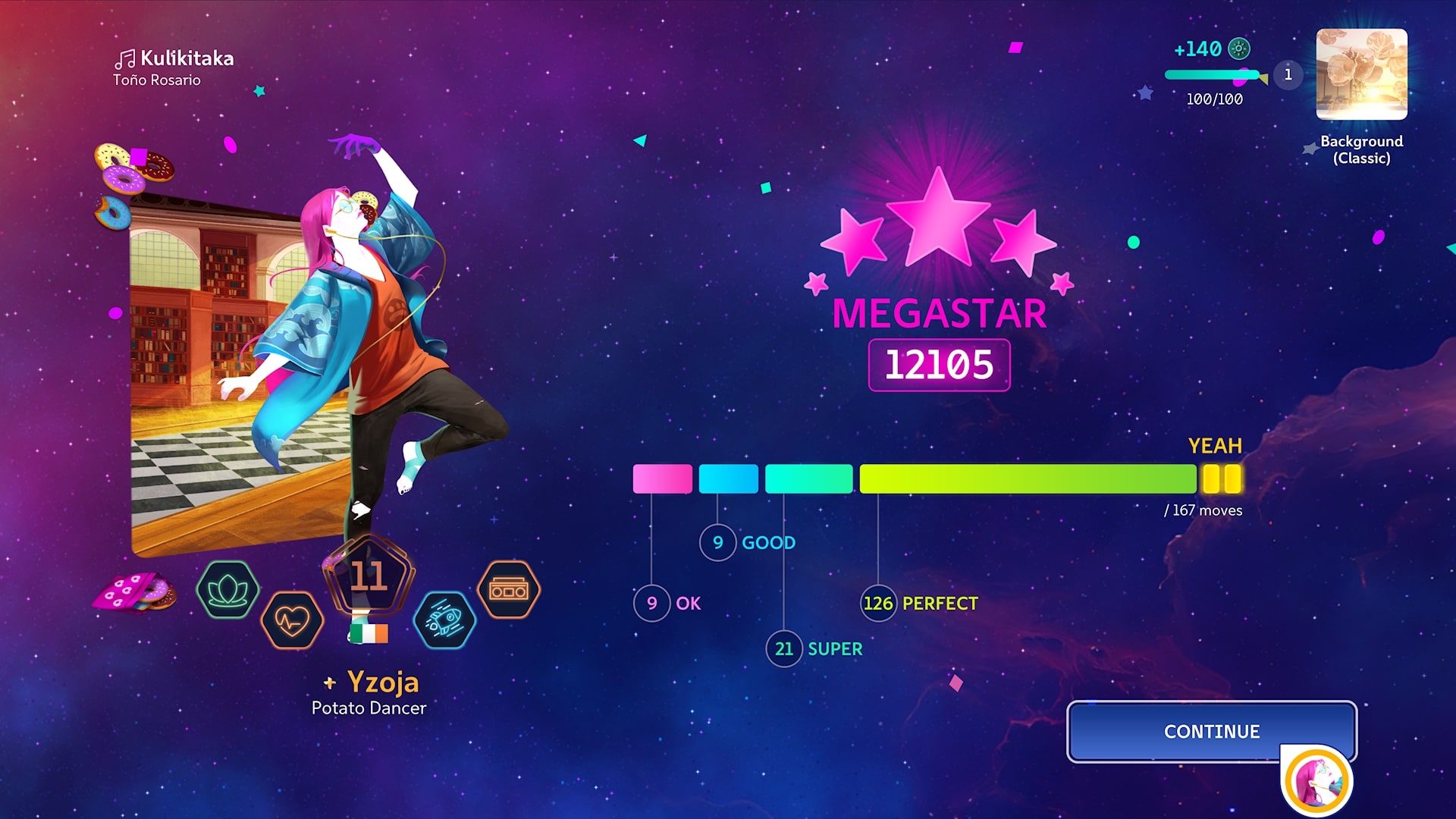The image size is (1456, 819).
Task: Open the level 11 player badge
Action: (369, 576)
